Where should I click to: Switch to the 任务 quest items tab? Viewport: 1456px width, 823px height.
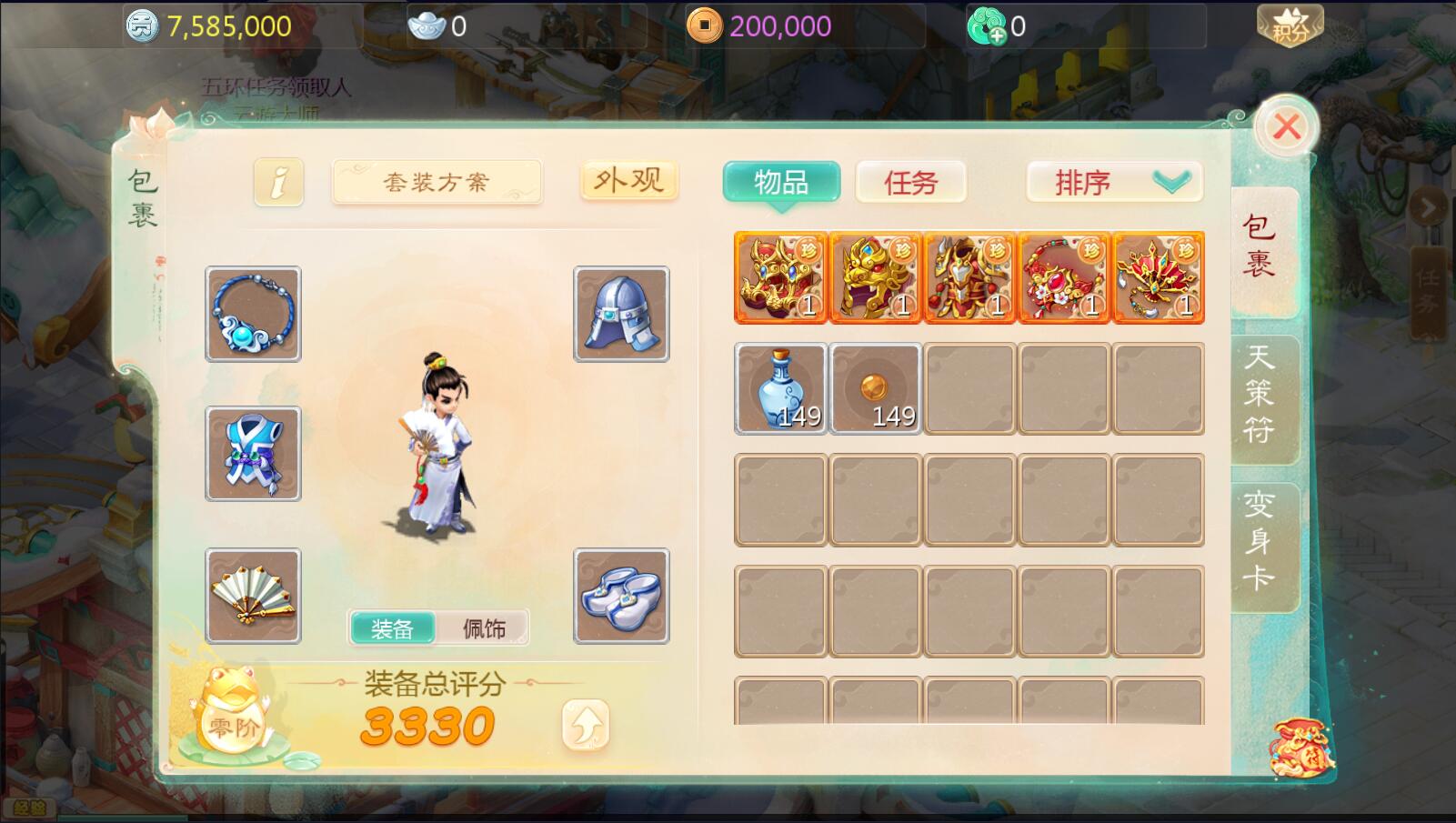(910, 182)
